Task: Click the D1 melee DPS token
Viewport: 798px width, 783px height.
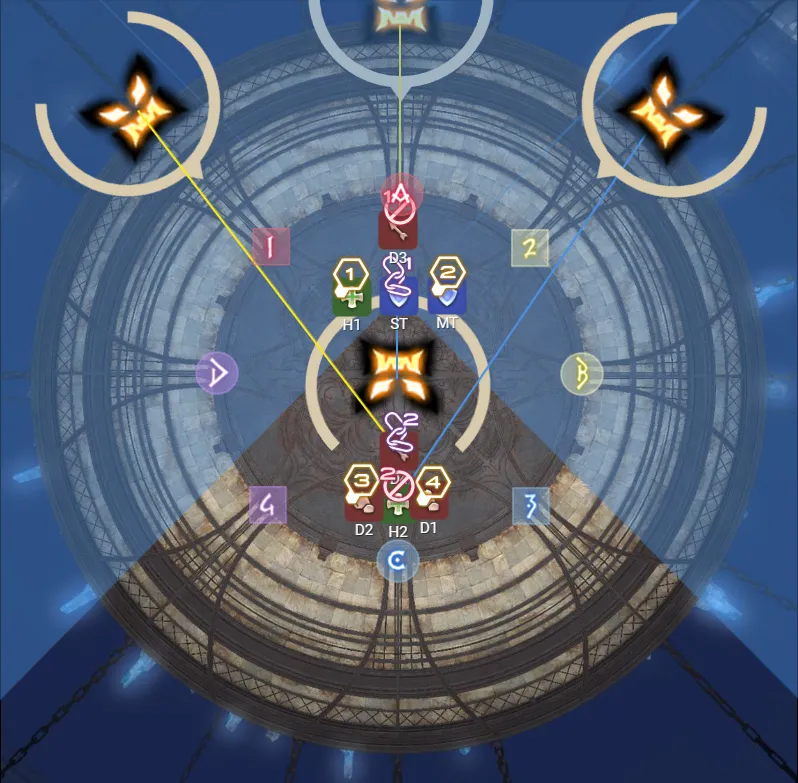Action: coord(430,503)
